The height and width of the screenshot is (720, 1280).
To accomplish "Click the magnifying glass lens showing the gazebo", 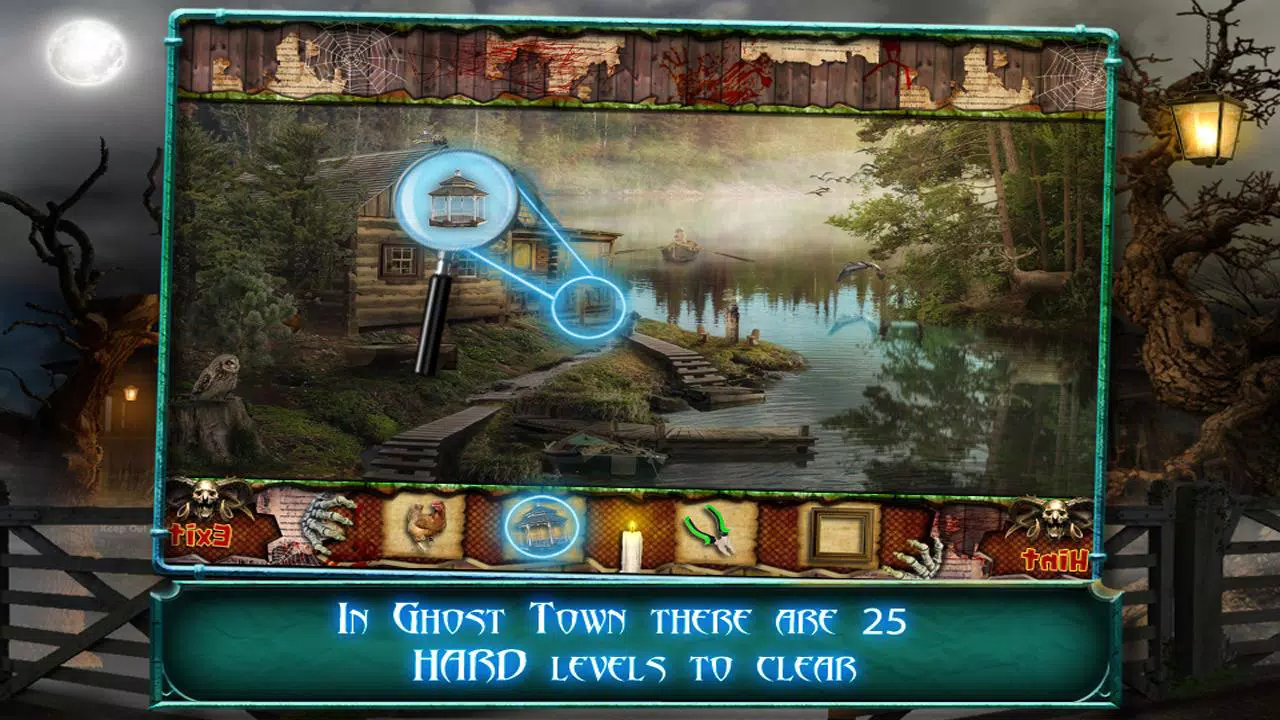I will (456, 199).
